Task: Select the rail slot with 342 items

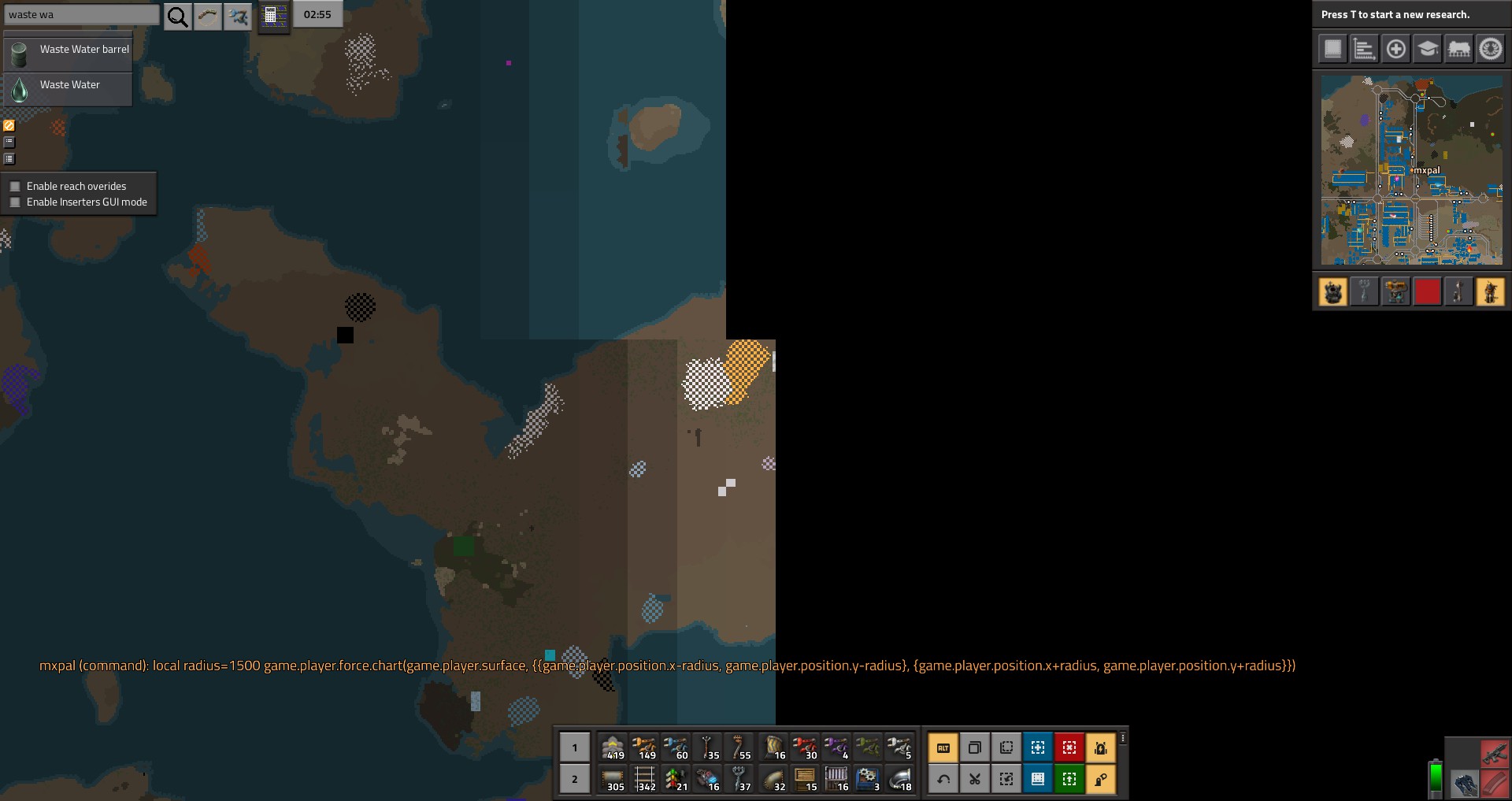Action: pyautogui.click(x=645, y=779)
